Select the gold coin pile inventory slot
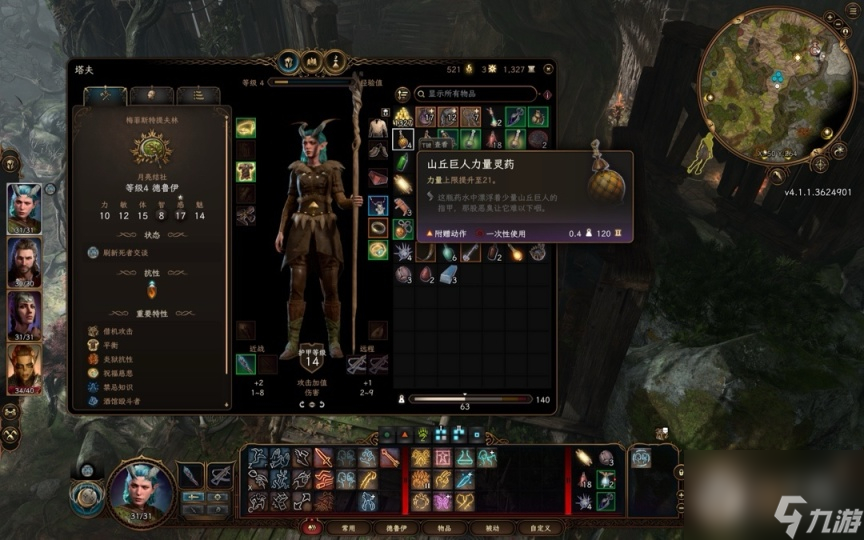Screen dimensions: 864x540 [404, 117]
